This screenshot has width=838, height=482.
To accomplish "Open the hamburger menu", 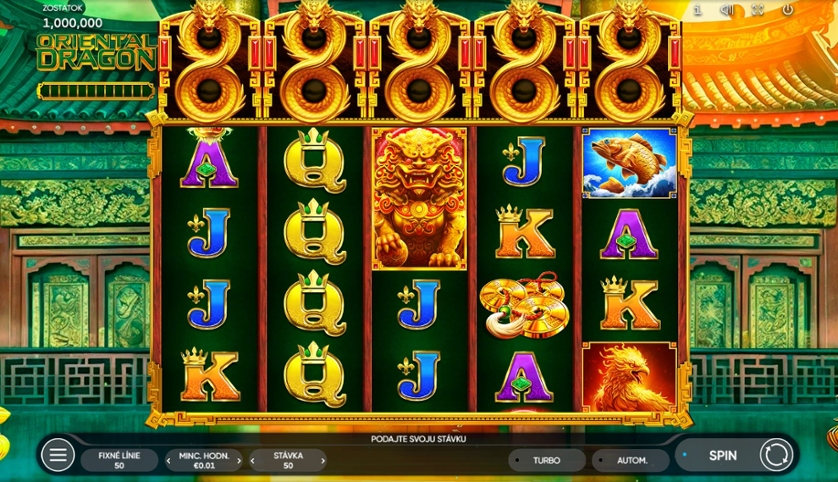I will click(x=58, y=456).
